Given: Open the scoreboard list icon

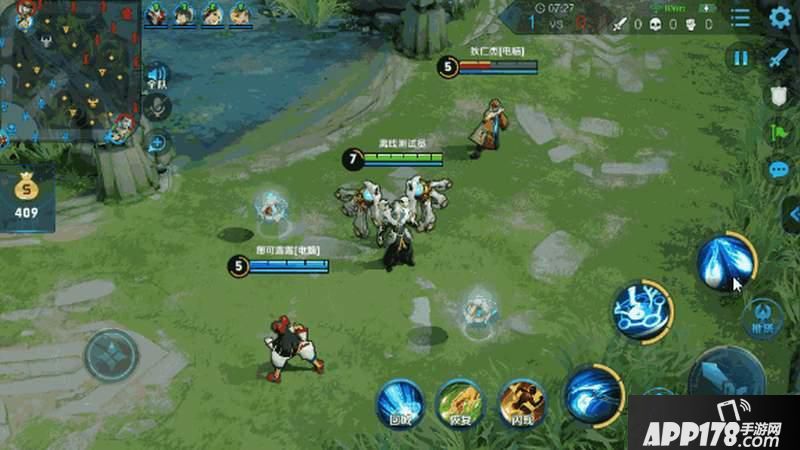Looking at the screenshot, I should (740, 17).
